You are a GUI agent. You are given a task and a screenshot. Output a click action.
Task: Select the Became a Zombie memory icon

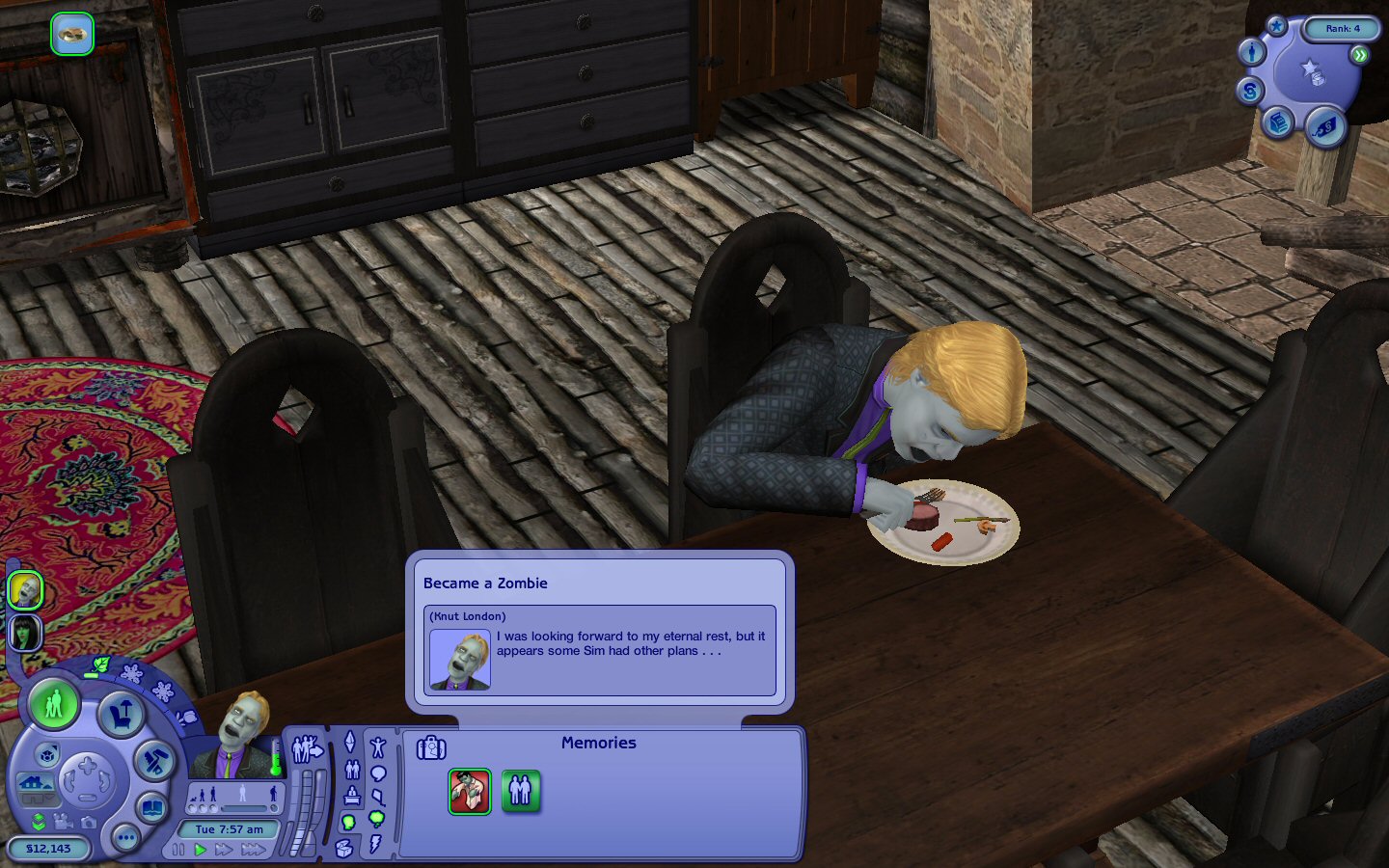(x=470, y=791)
